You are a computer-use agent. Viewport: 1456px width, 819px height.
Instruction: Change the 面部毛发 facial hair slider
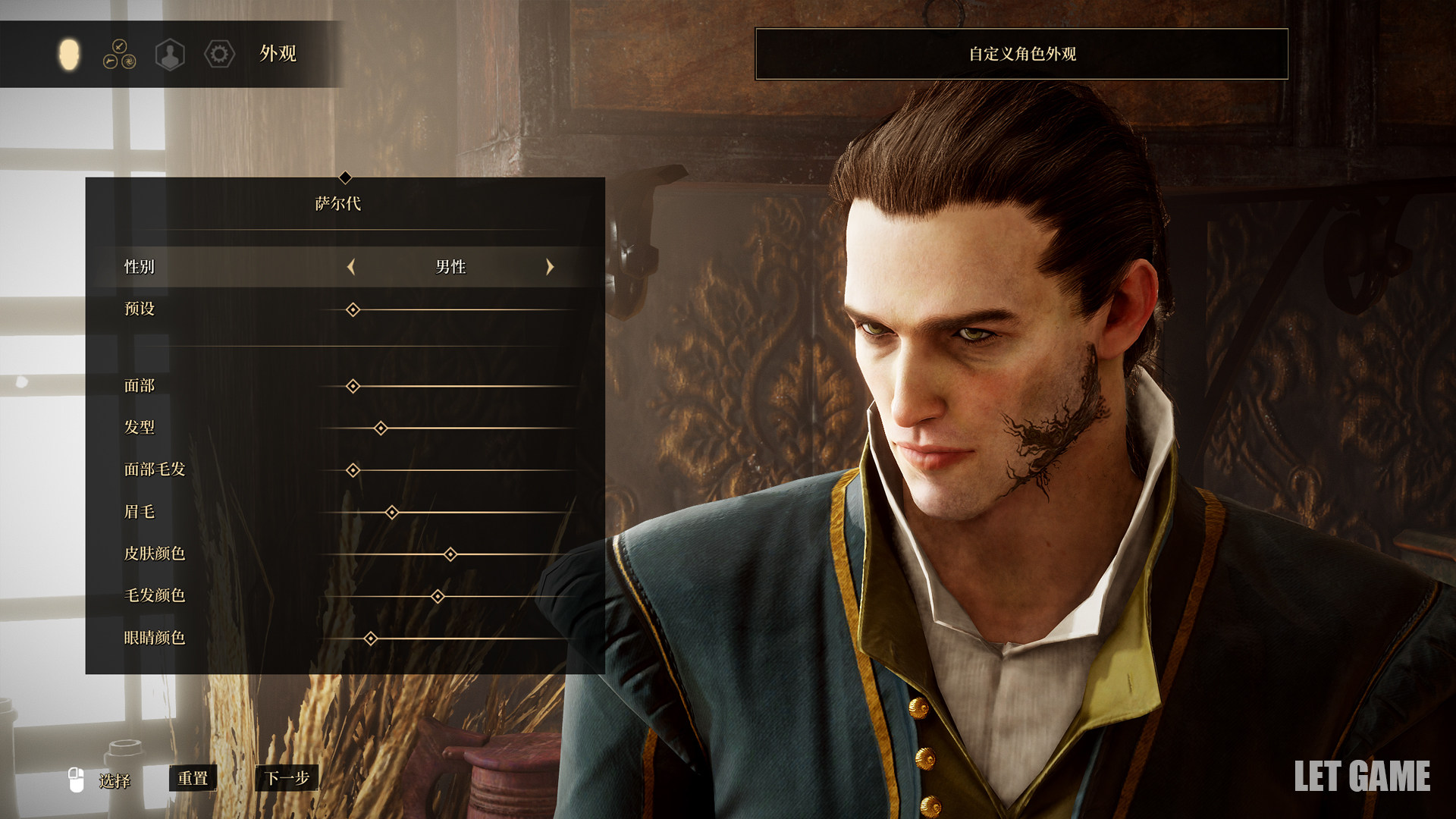[353, 471]
